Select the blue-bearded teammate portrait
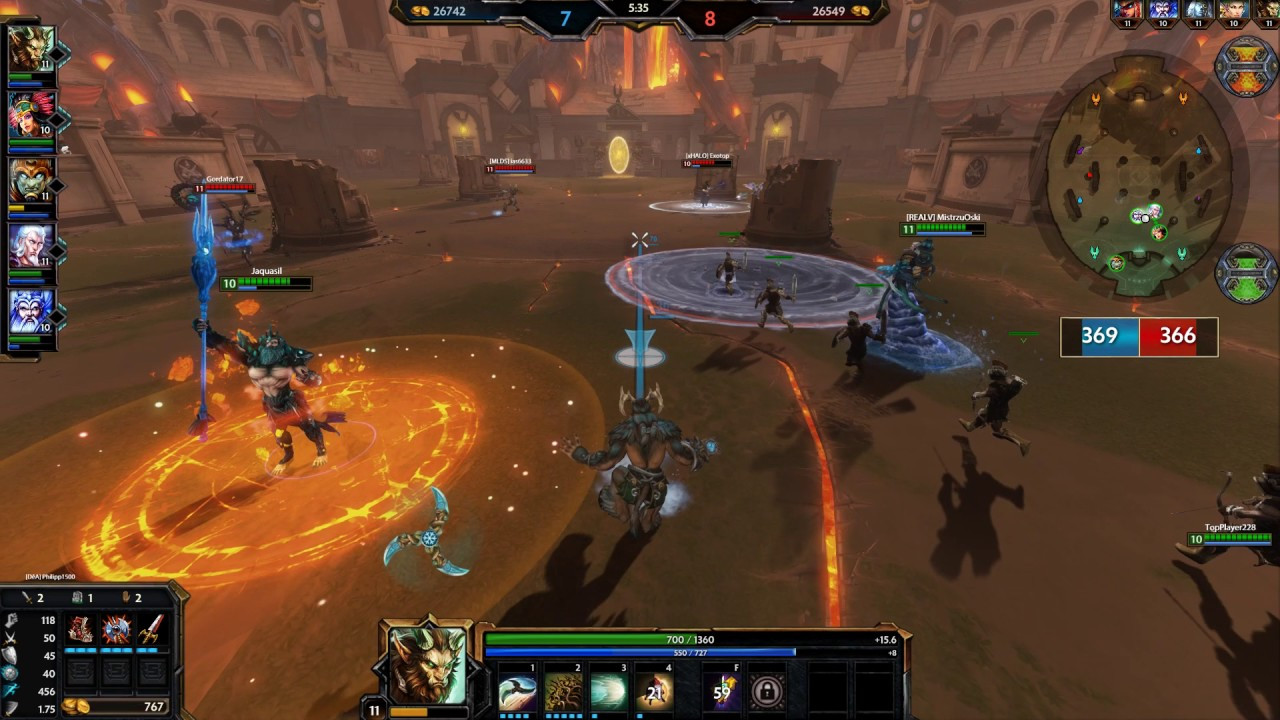The width and height of the screenshot is (1280, 720). point(31,312)
